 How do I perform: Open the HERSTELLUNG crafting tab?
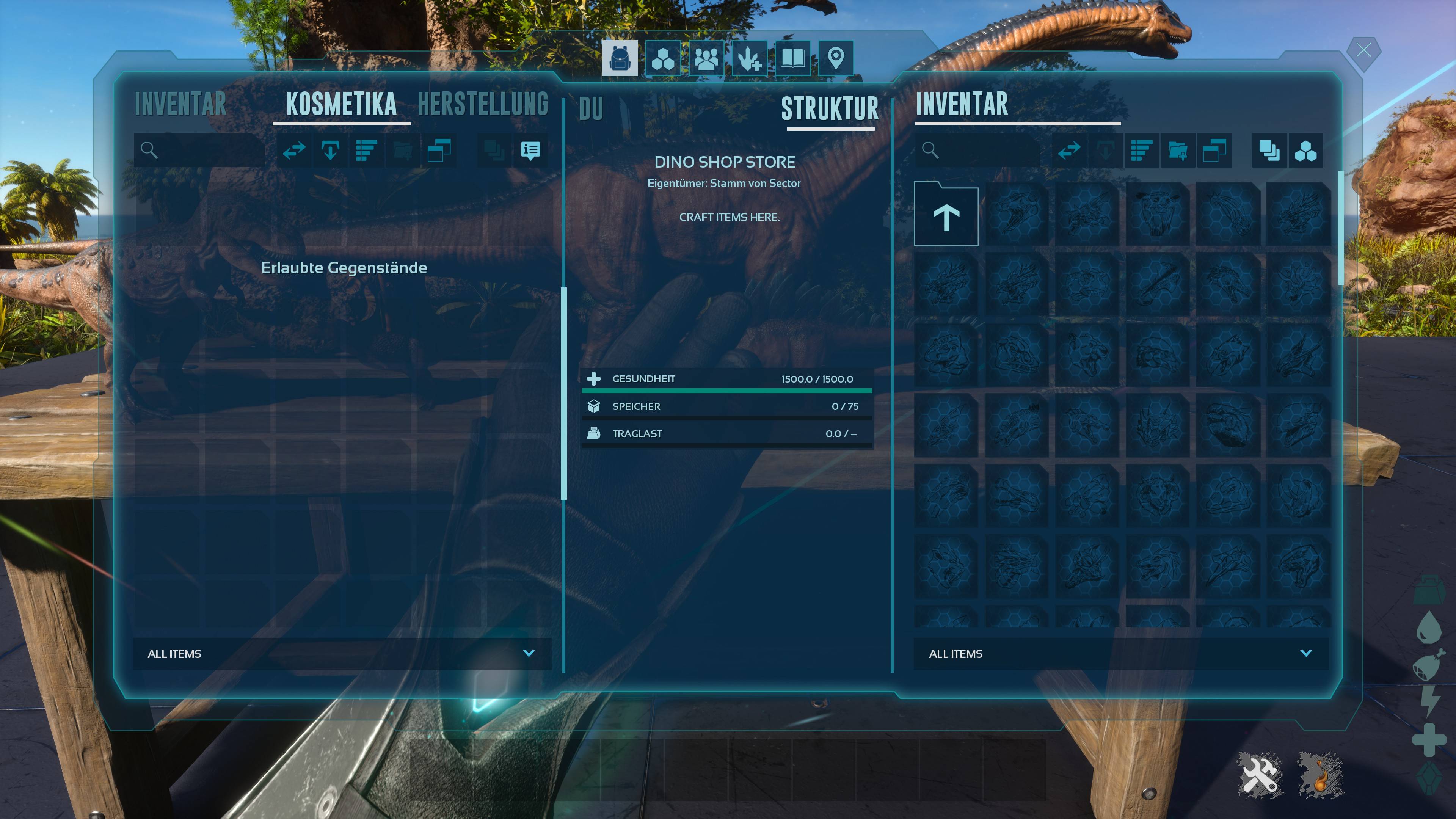click(x=483, y=105)
